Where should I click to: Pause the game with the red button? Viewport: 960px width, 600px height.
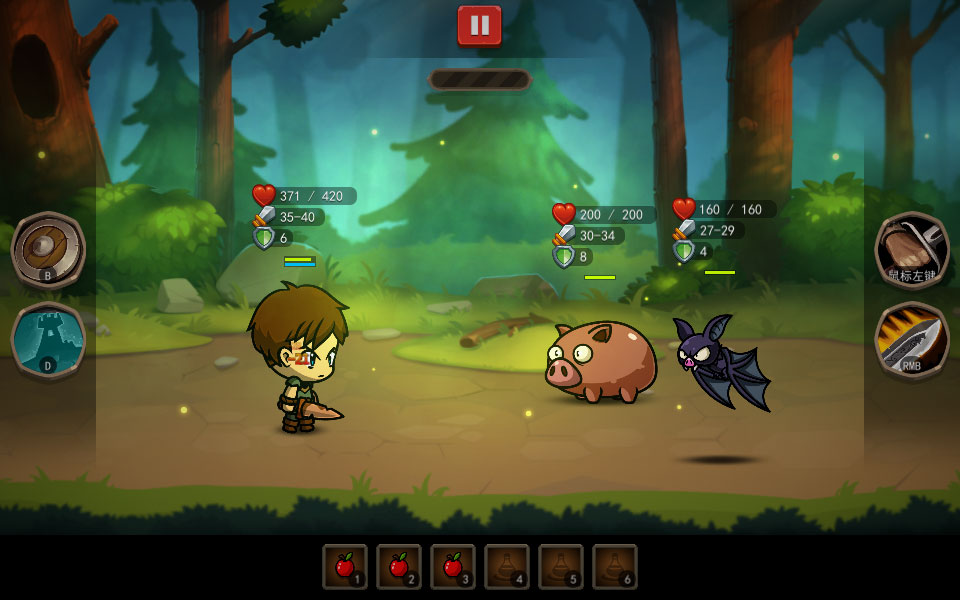[x=480, y=26]
